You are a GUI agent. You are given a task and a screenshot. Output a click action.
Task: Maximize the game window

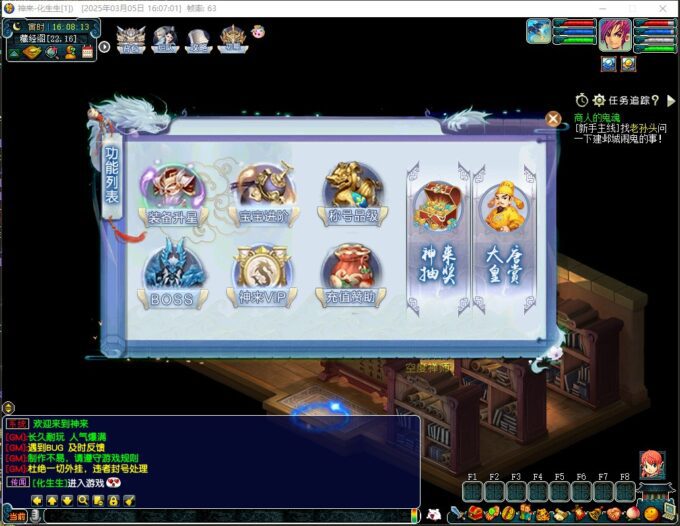(x=632, y=8)
